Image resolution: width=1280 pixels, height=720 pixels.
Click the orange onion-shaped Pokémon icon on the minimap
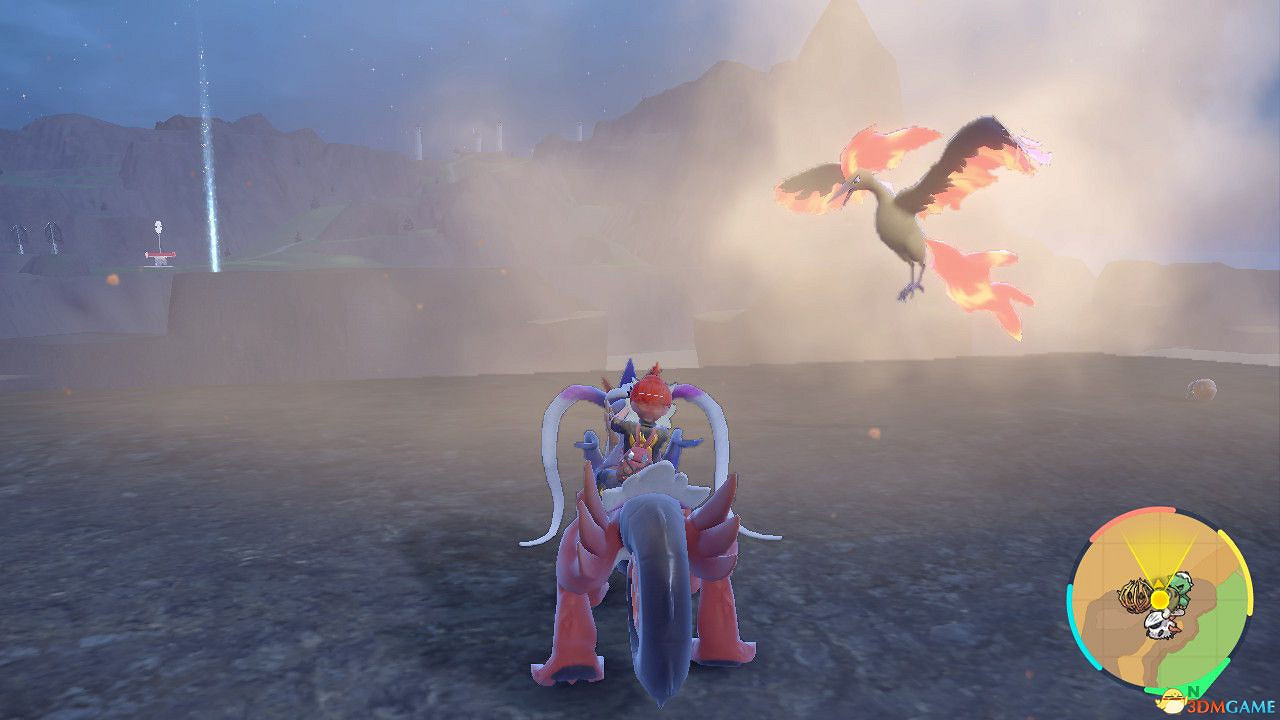1135,595
